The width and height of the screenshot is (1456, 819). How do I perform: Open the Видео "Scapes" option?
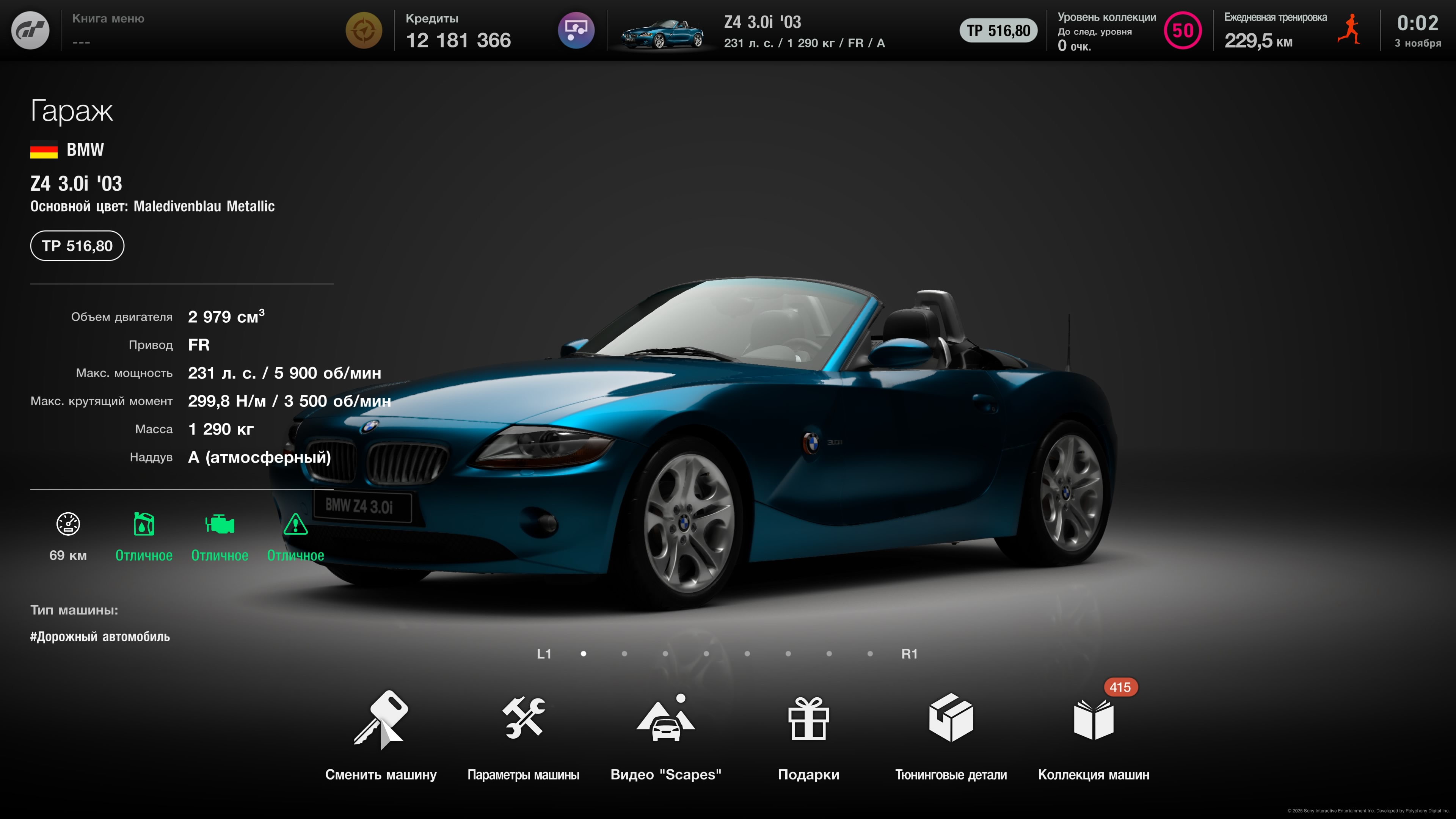pyautogui.click(x=665, y=735)
